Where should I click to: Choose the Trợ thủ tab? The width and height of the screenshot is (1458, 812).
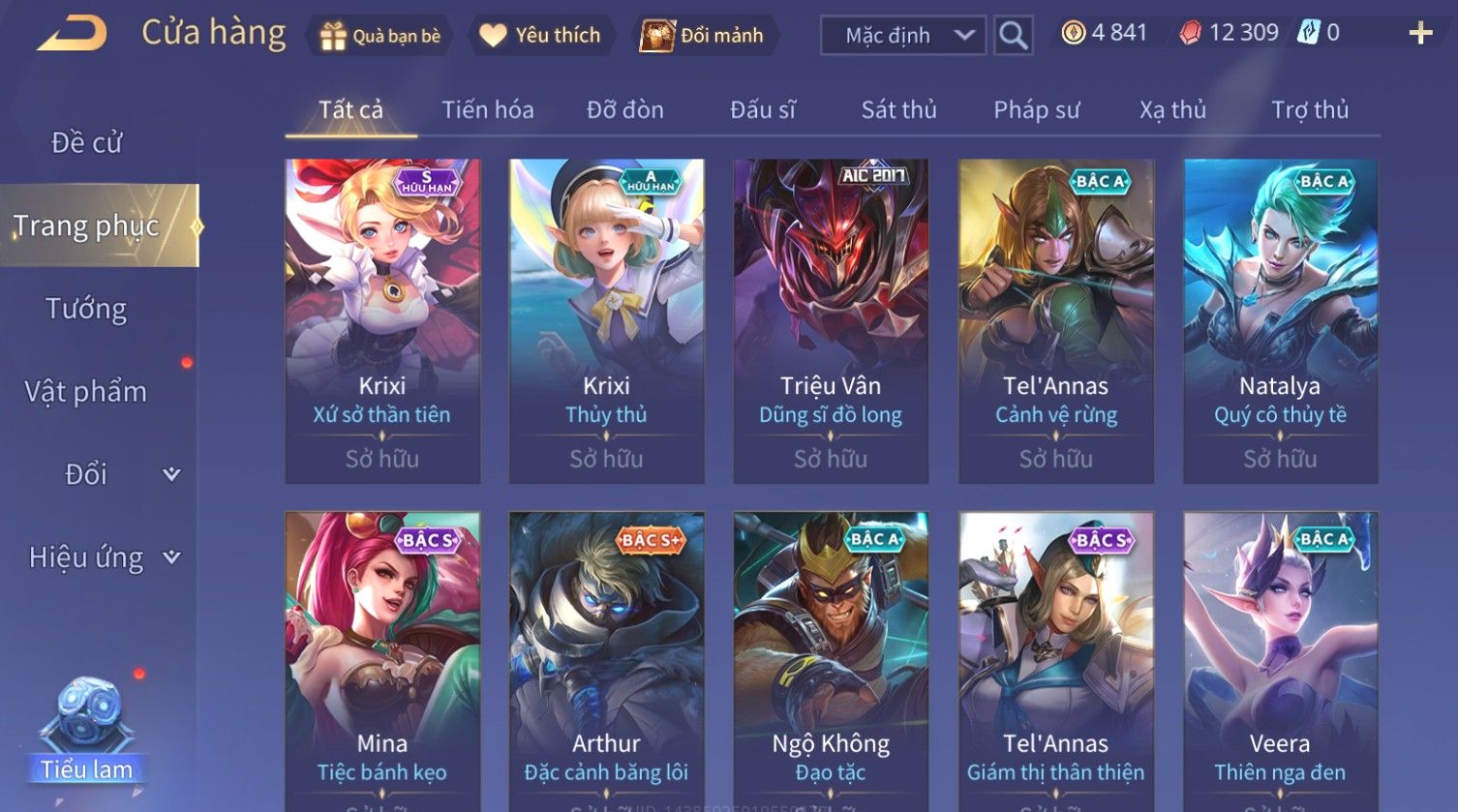[1310, 109]
